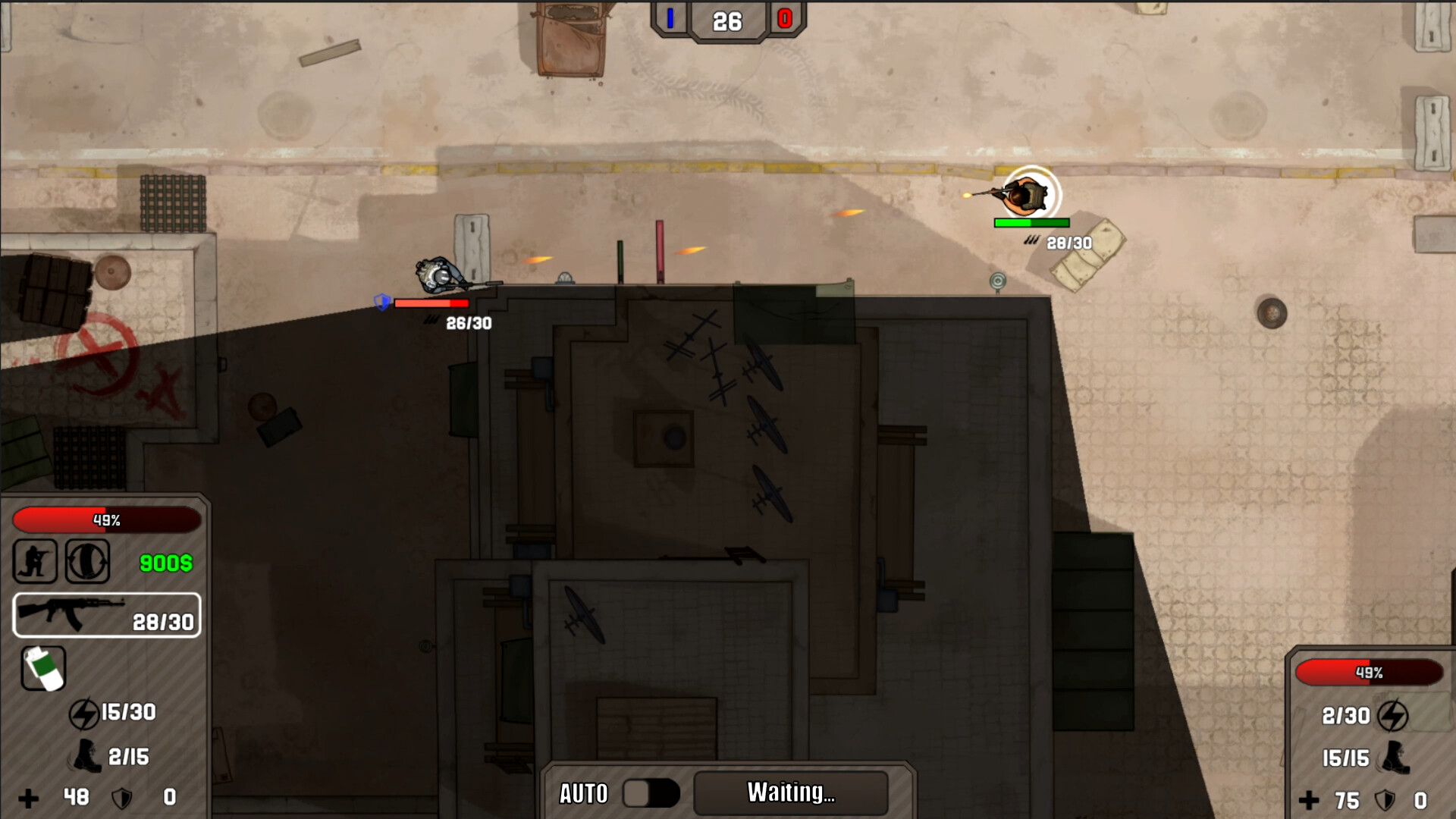
Task: Select the boot icon showing 15/15 on right HUD
Action: pos(1395,758)
